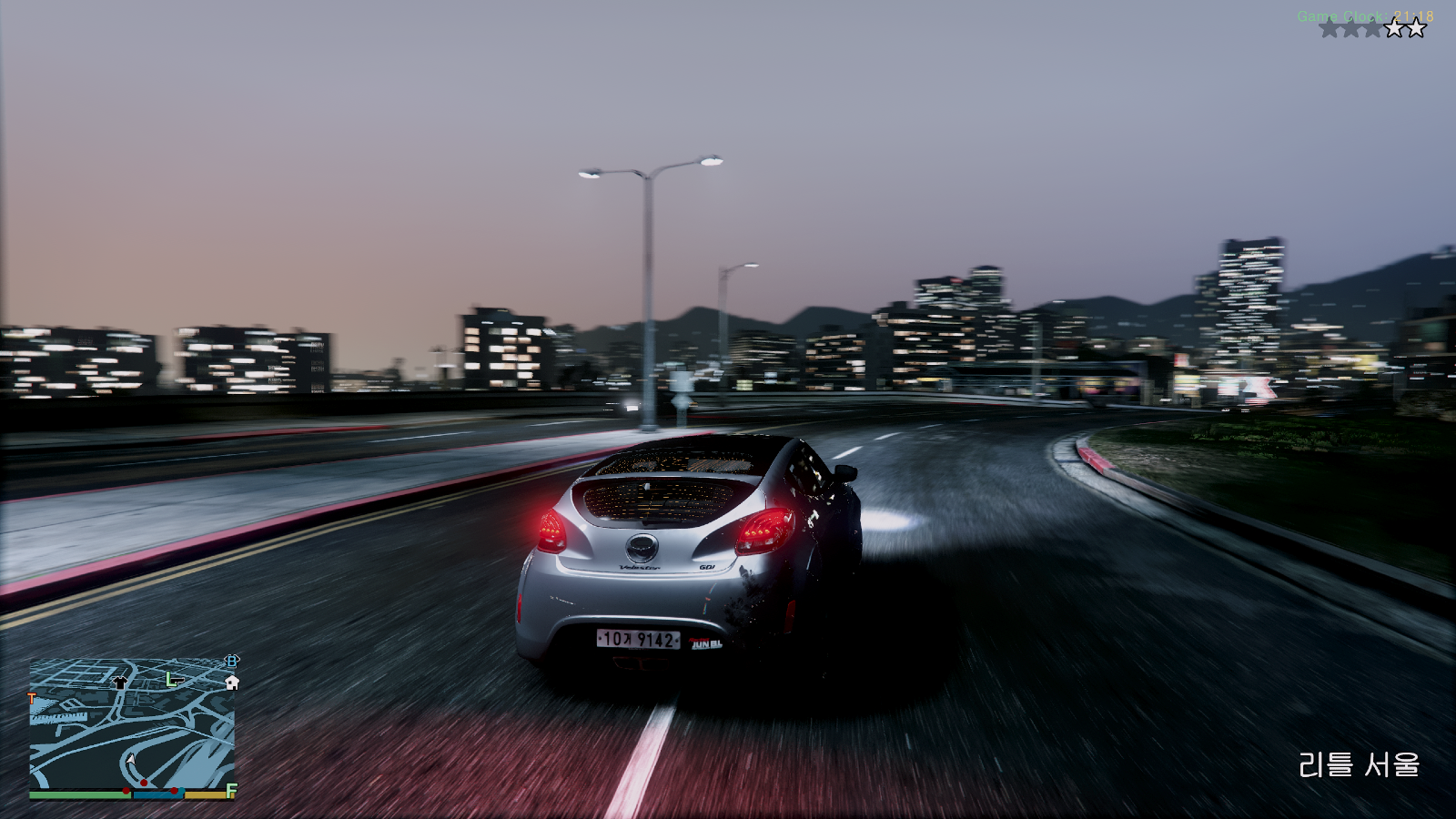The width and height of the screenshot is (1456, 819).
Task: Click the clothing store shirt marker on minimap
Action: point(119,682)
